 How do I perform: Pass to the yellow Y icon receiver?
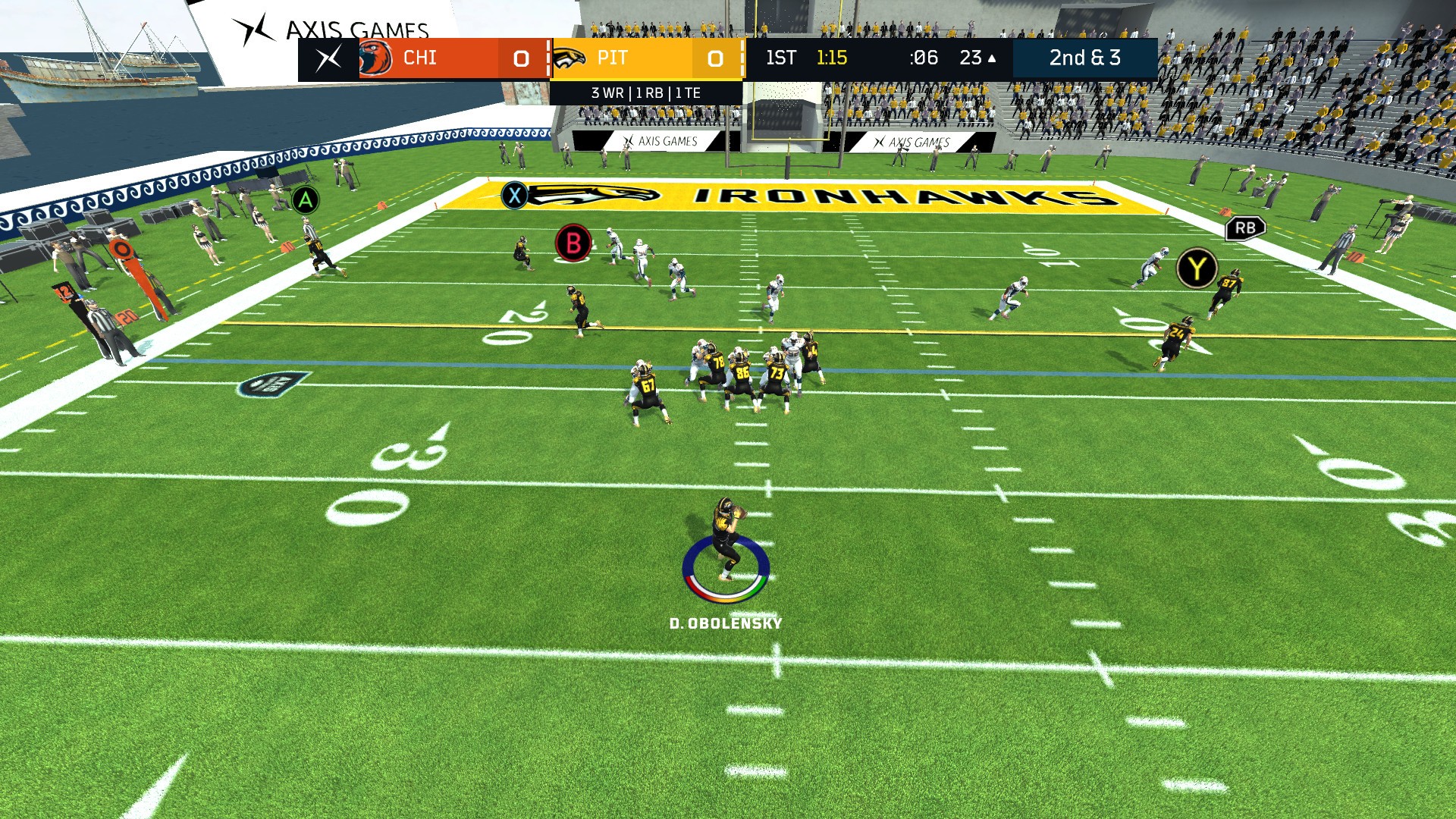click(x=1197, y=267)
